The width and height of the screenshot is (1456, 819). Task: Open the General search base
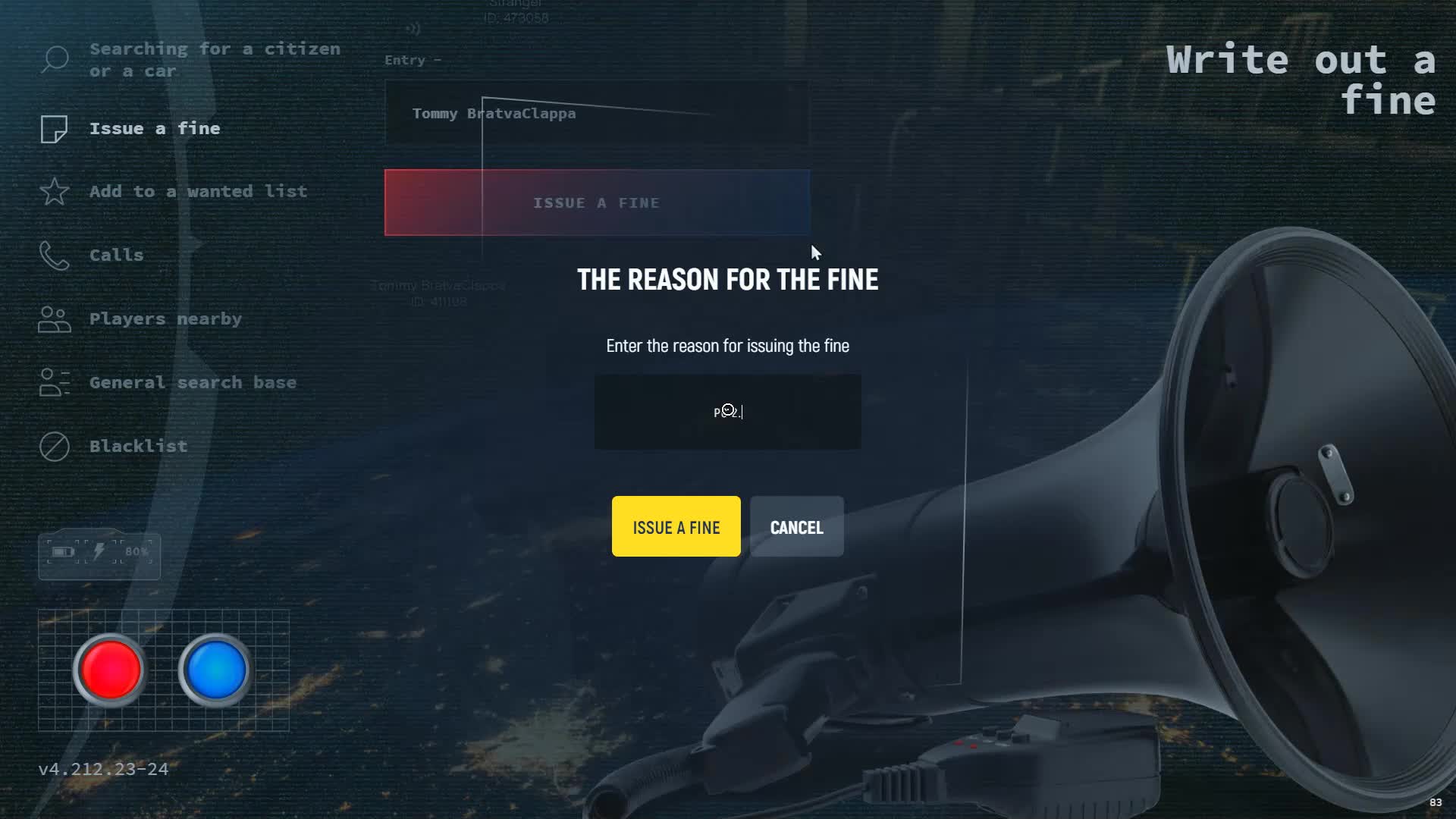click(193, 383)
